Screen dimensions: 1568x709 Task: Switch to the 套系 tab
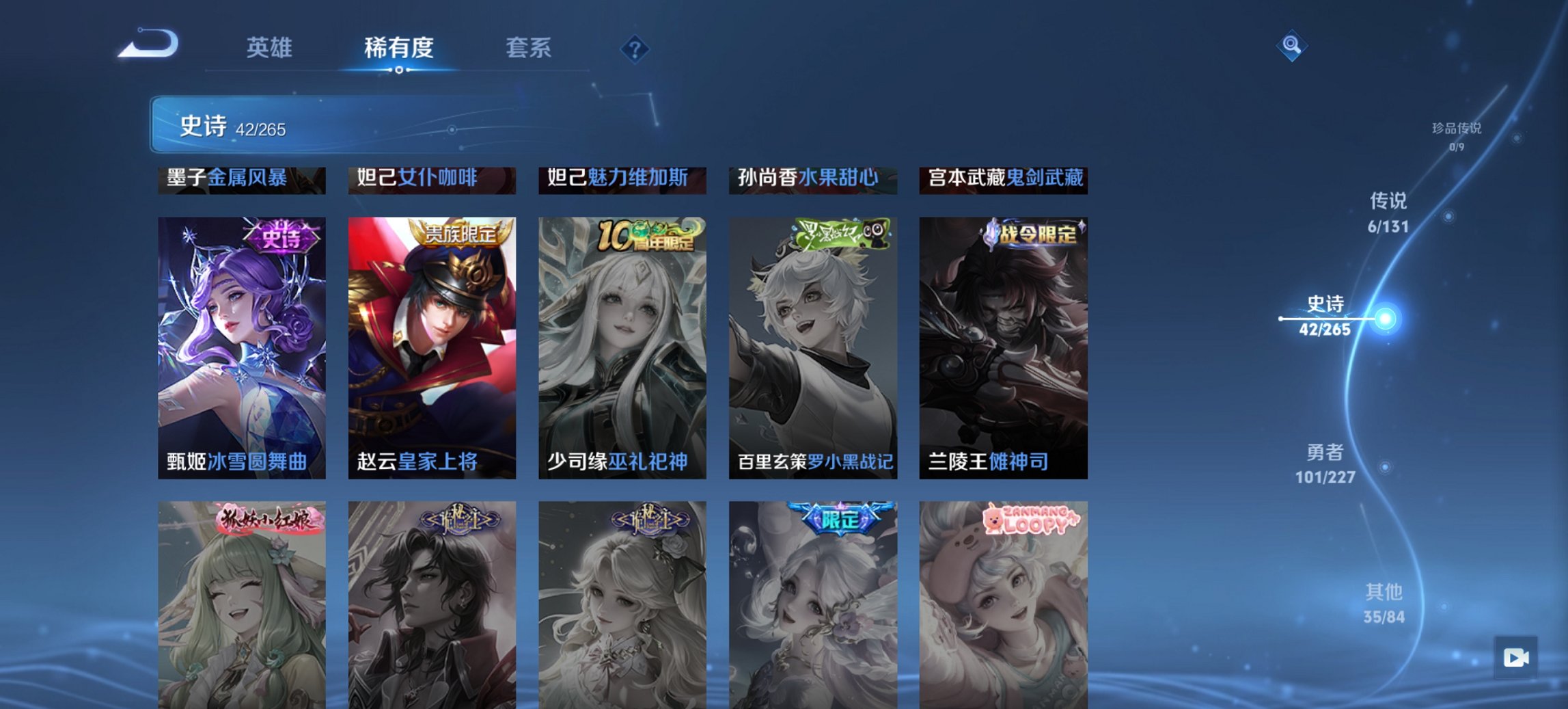528,48
